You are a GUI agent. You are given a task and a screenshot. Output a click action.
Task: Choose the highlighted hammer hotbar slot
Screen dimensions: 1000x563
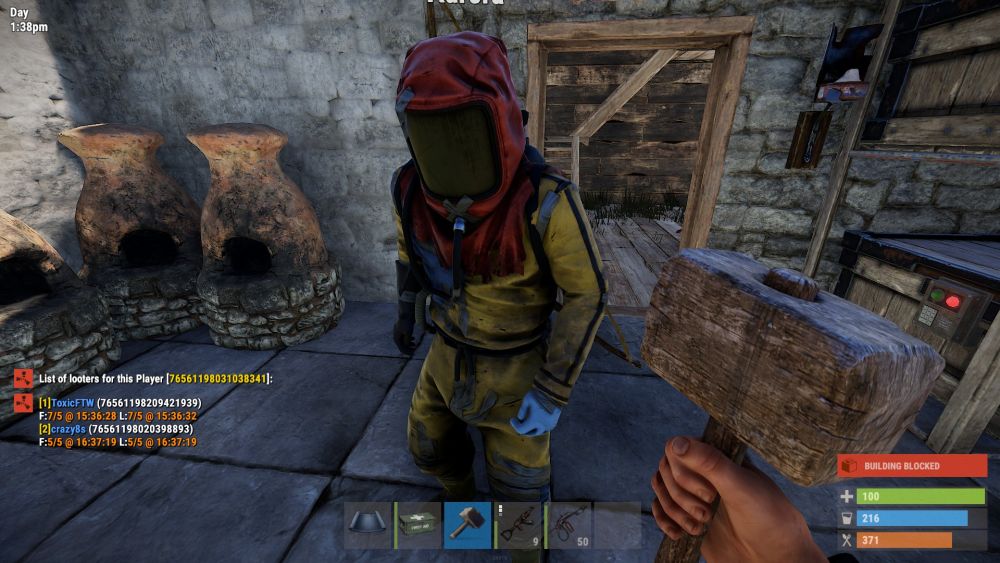tap(468, 525)
